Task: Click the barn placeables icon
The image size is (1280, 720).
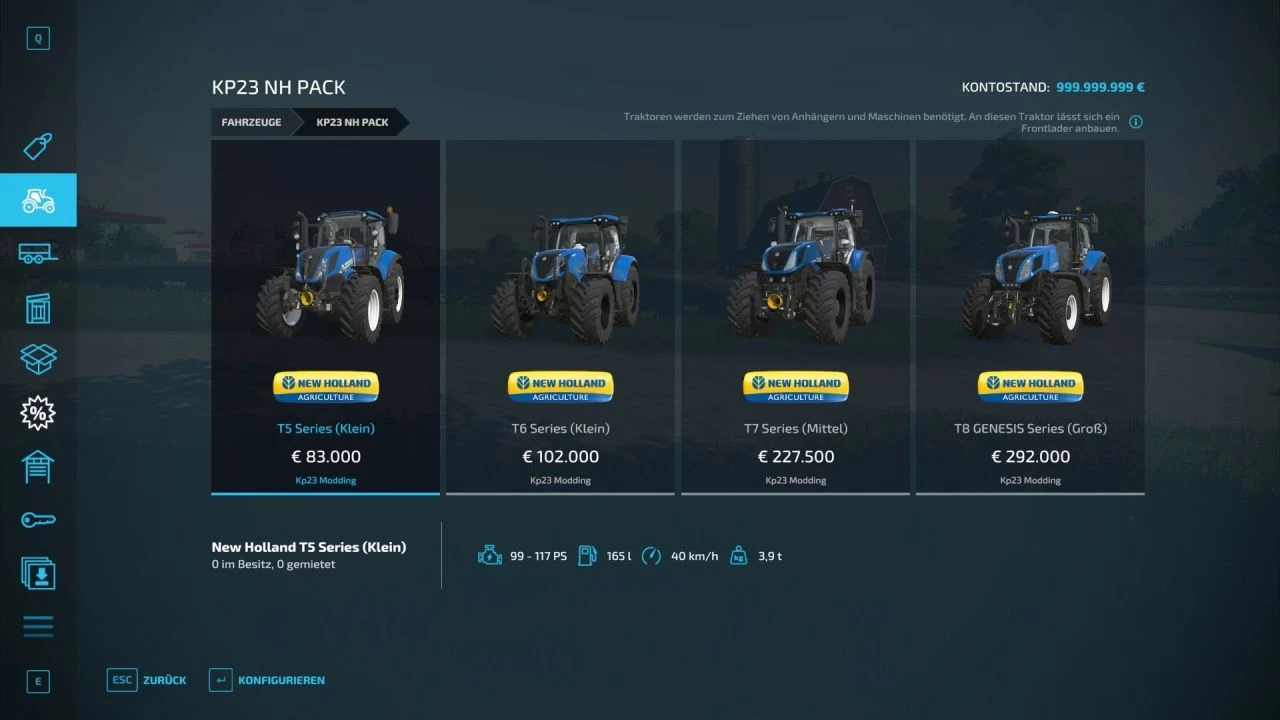Action: click(x=38, y=466)
